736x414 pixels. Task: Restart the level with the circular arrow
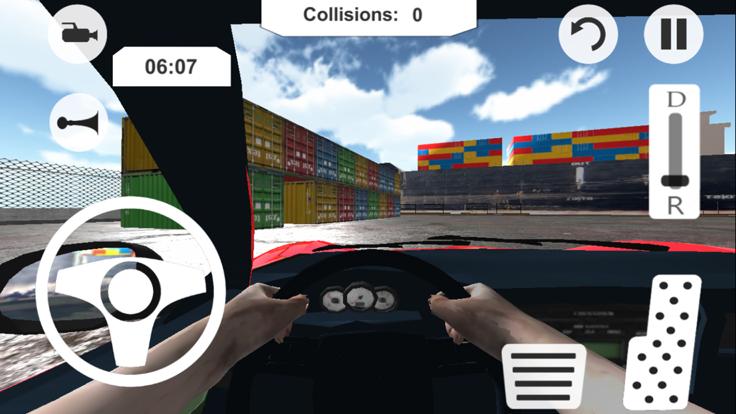point(587,36)
